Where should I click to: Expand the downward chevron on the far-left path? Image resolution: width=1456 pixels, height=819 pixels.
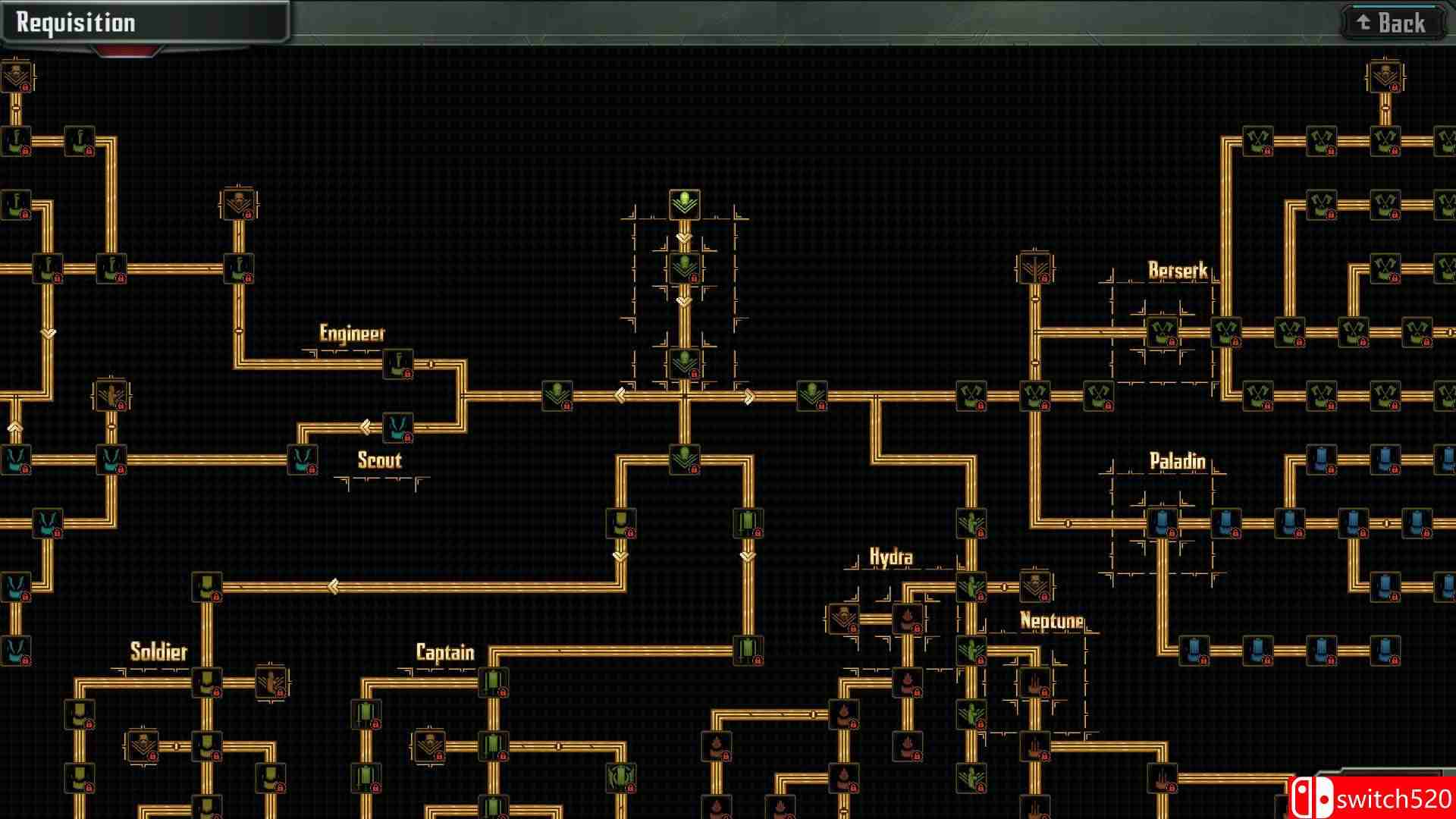pyautogui.click(x=50, y=332)
